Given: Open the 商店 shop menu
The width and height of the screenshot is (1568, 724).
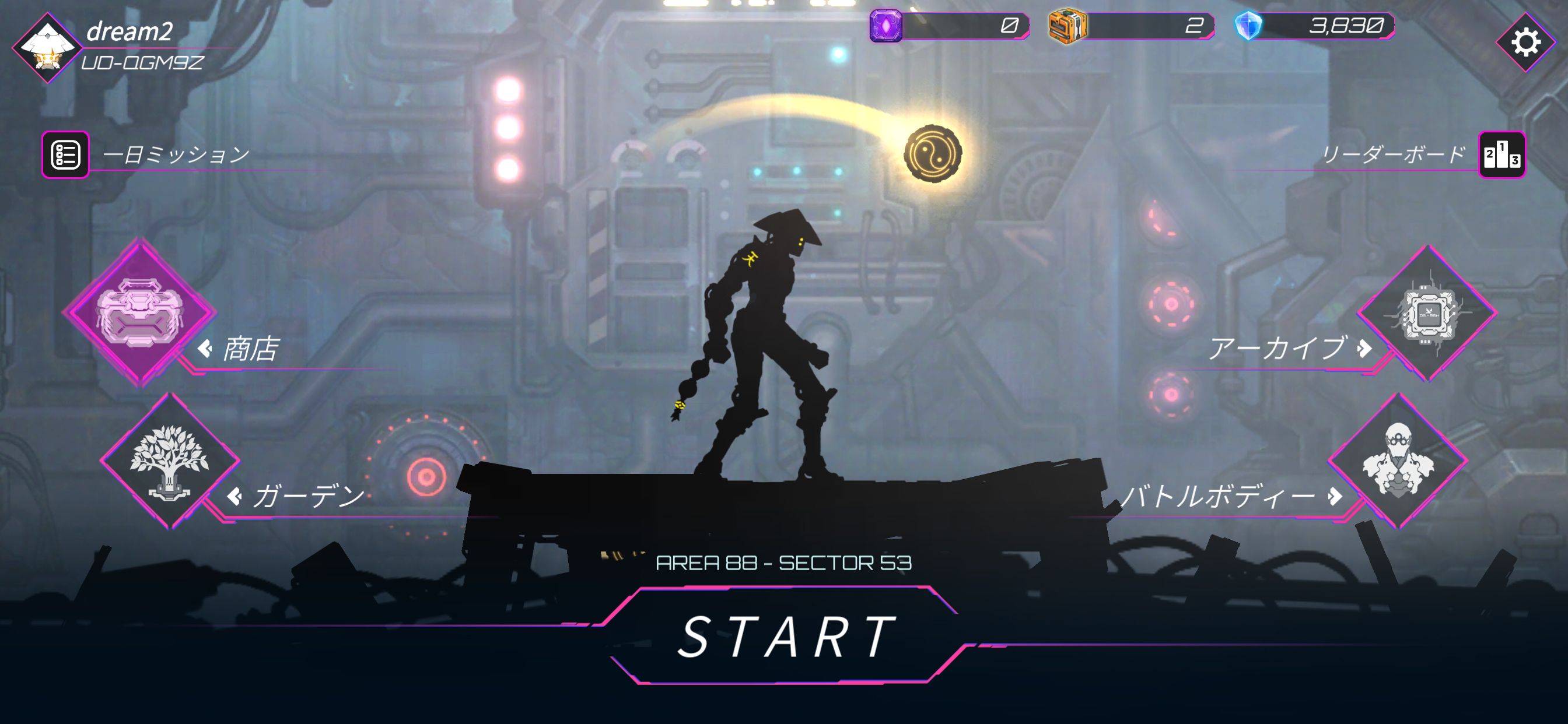Looking at the screenshot, I should [139, 312].
